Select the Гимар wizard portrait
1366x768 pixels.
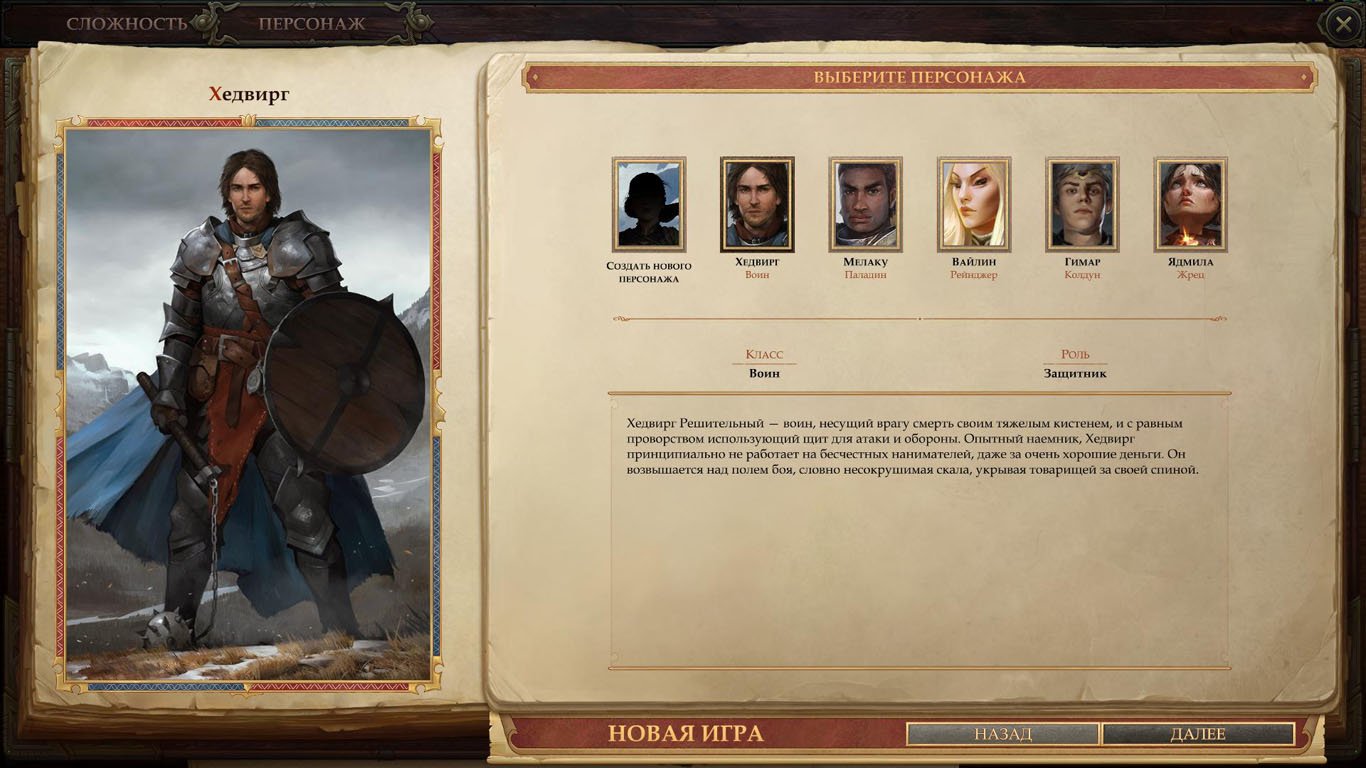click(1080, 204)
